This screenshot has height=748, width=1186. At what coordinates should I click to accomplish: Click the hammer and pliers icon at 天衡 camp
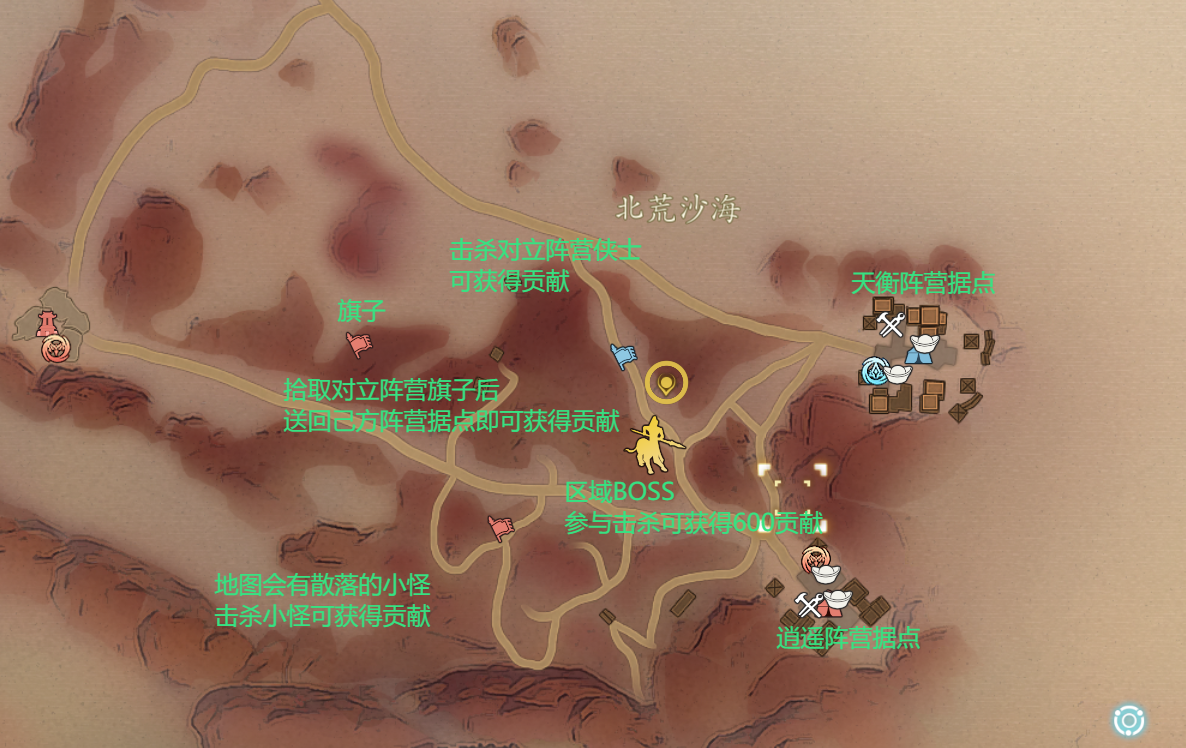(890, 324)
